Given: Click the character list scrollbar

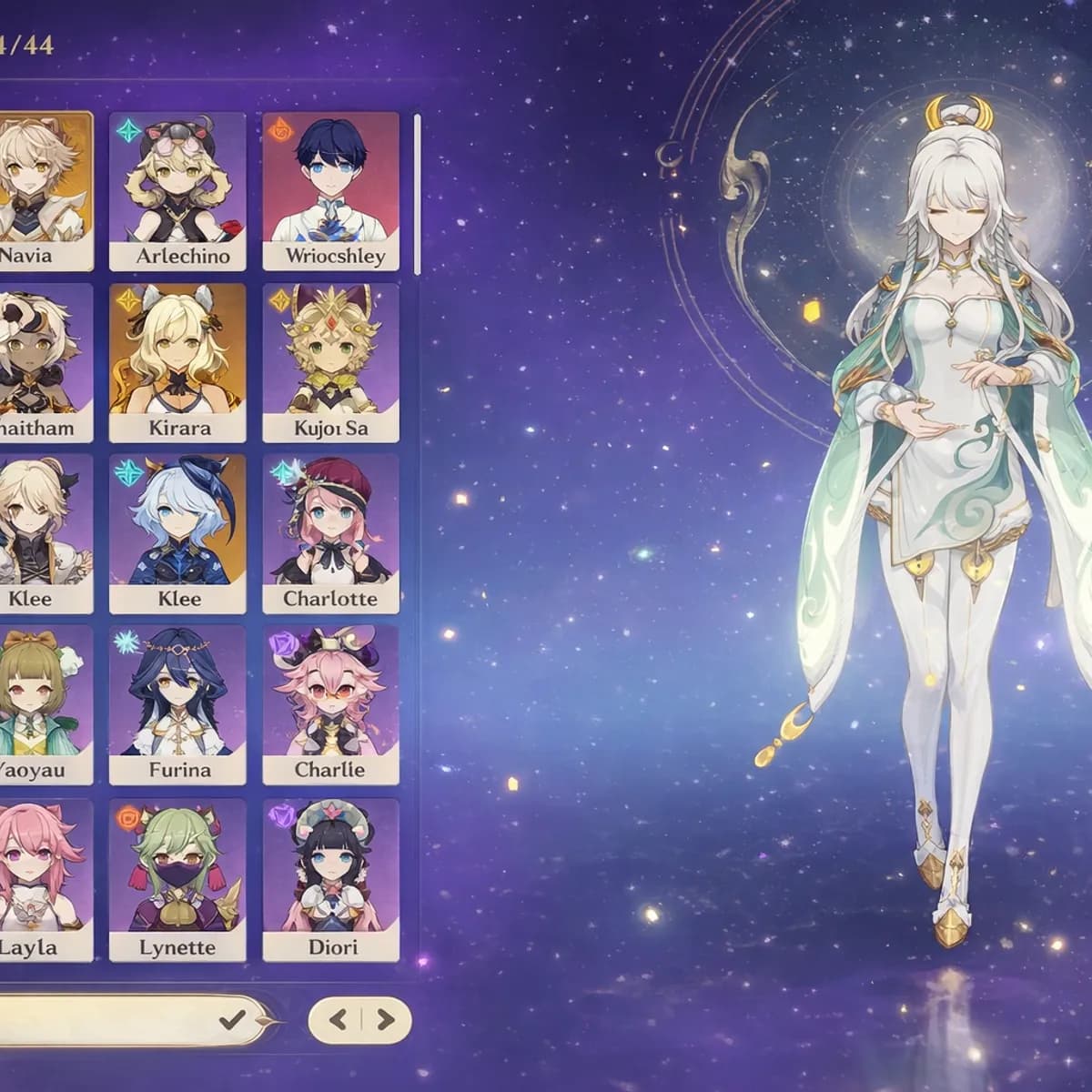Looking at the screenshot, I should point(417,193).
